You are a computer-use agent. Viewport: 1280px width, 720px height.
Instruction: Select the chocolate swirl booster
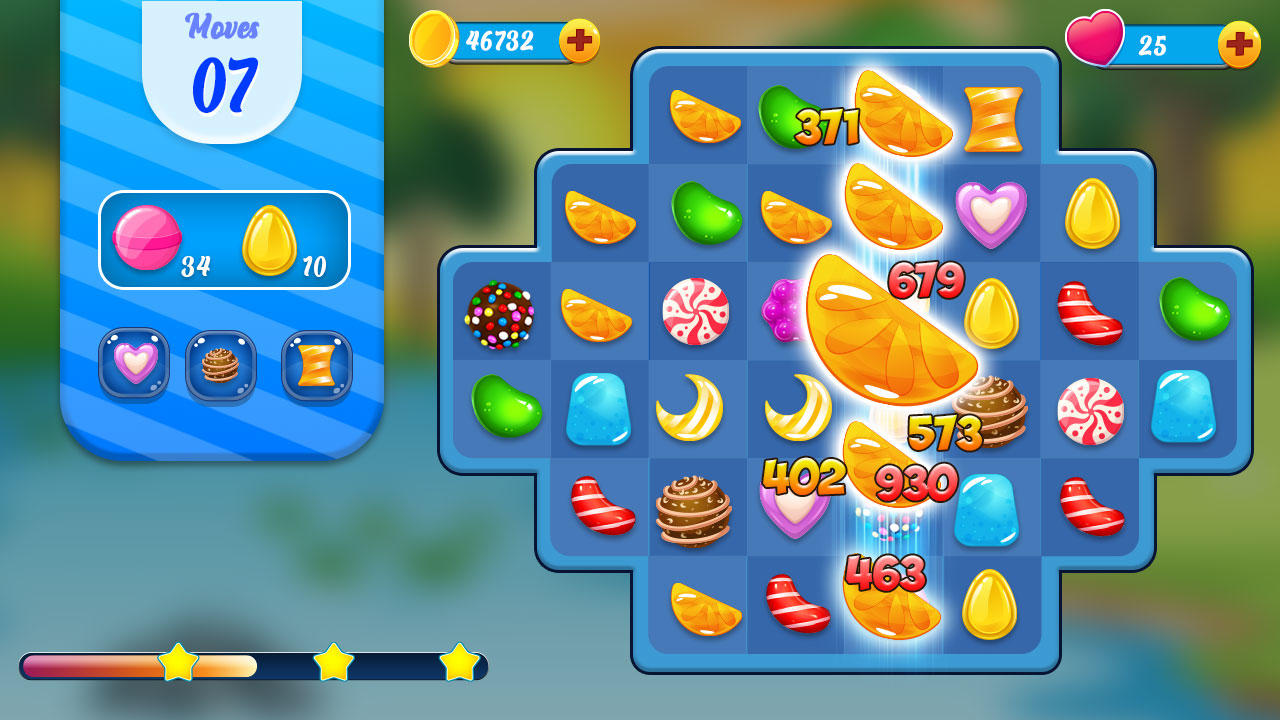[x=222, y=367]
